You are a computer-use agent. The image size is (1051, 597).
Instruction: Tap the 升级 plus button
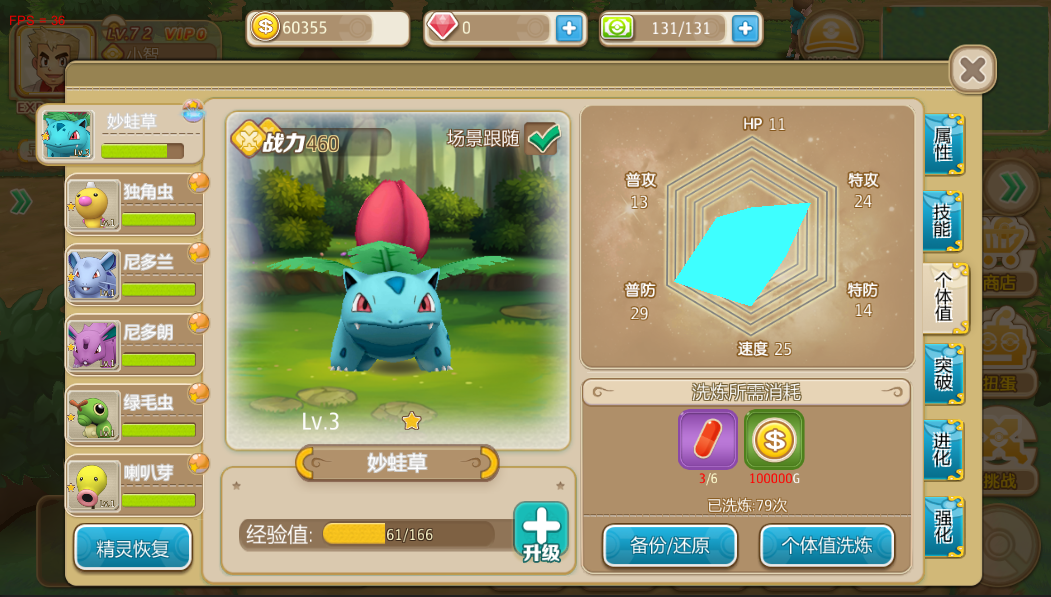point(541,532)
